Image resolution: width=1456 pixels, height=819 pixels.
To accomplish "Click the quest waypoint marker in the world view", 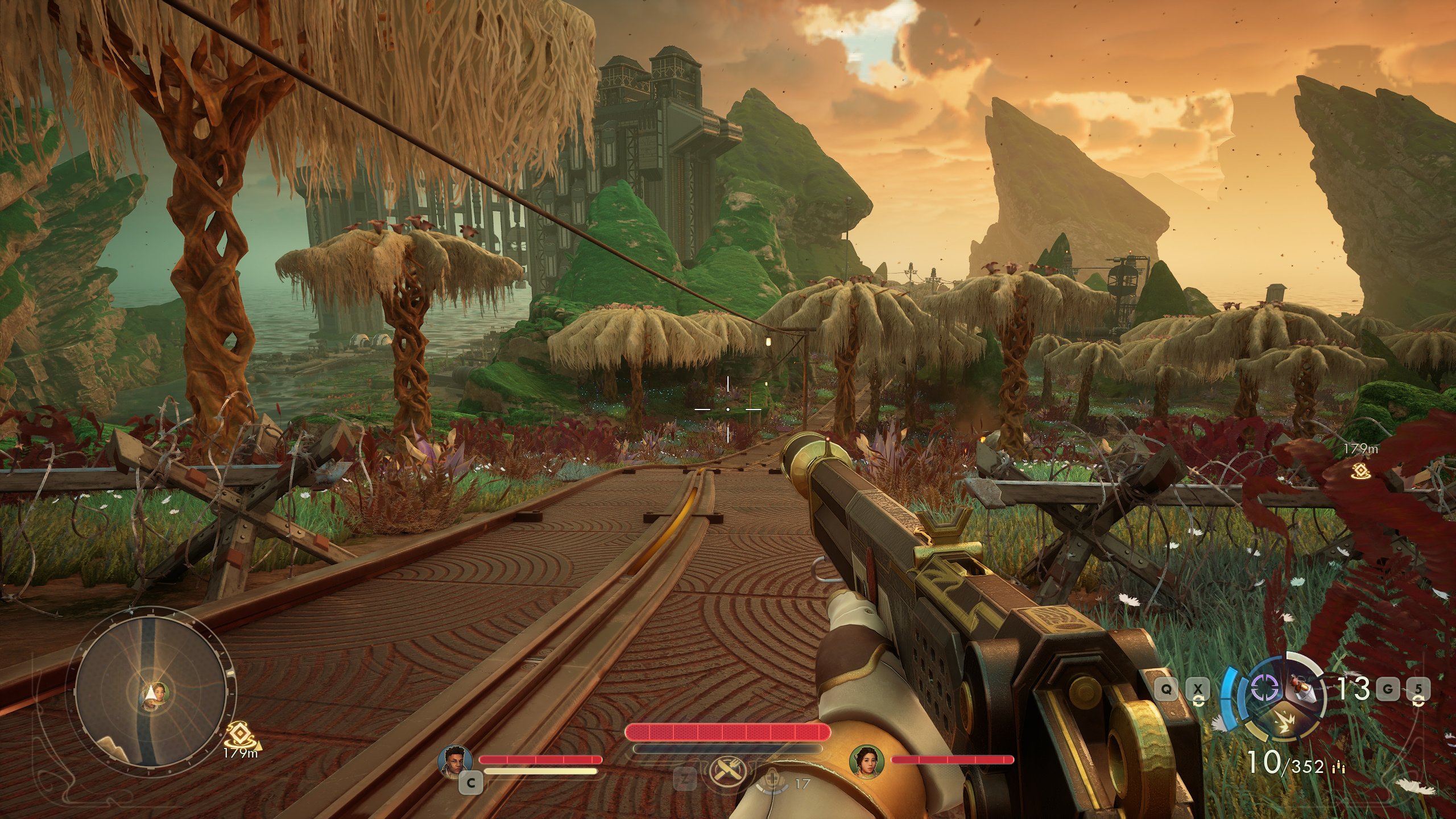I will pyautogui.click(x=1360, y=469).
